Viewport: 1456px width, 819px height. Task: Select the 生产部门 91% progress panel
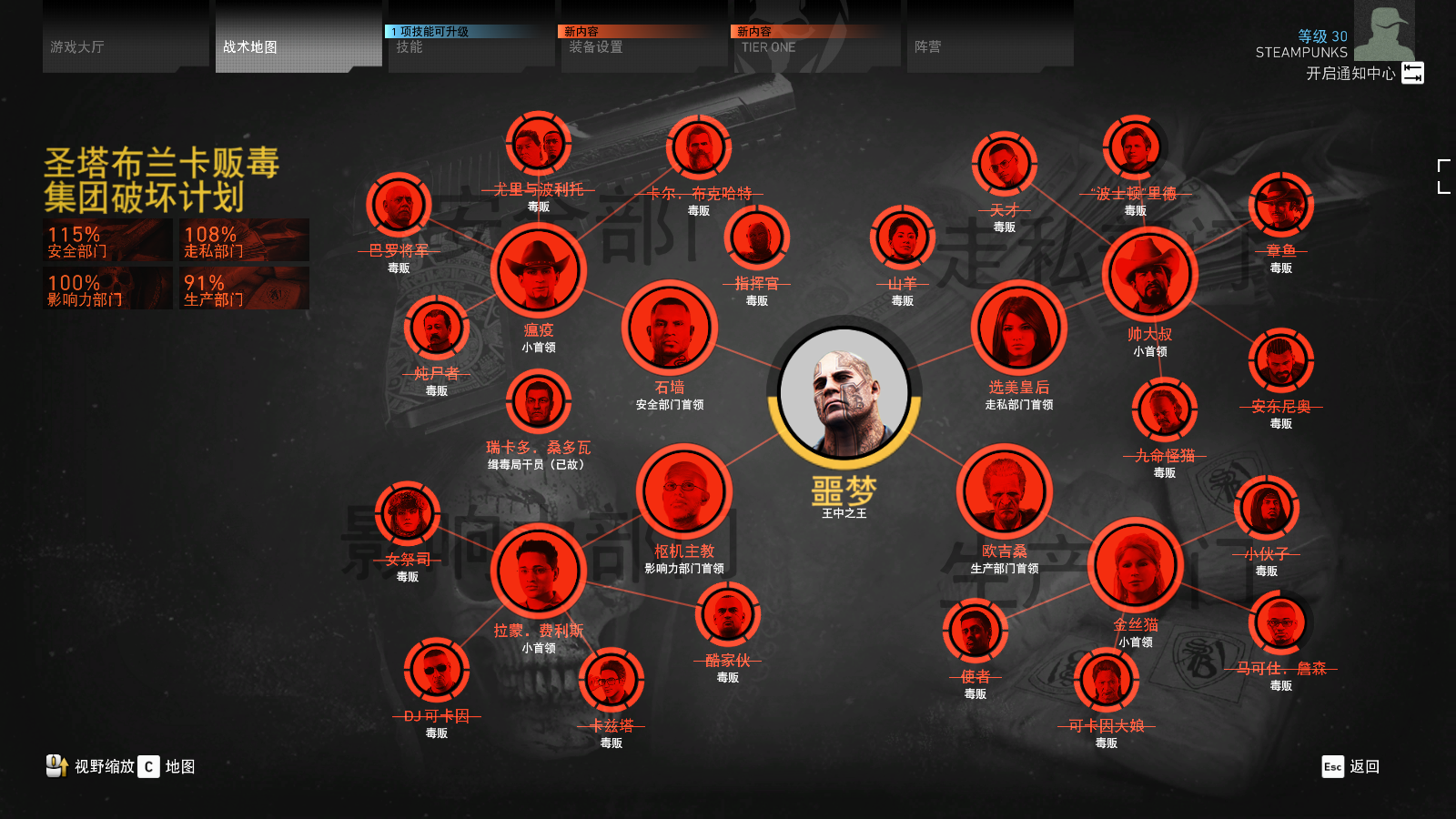(x=244, y=288)
